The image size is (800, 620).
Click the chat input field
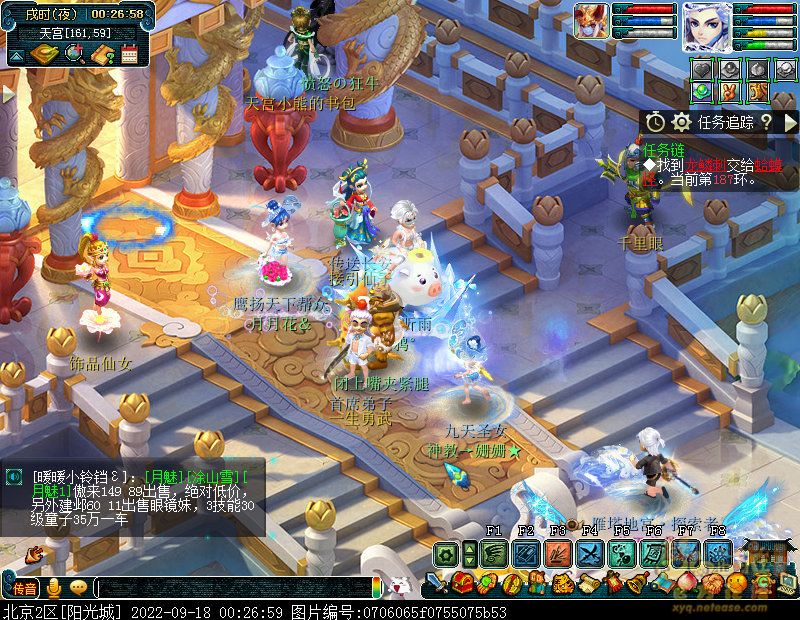pyautogui.click(x=232, y=588)
